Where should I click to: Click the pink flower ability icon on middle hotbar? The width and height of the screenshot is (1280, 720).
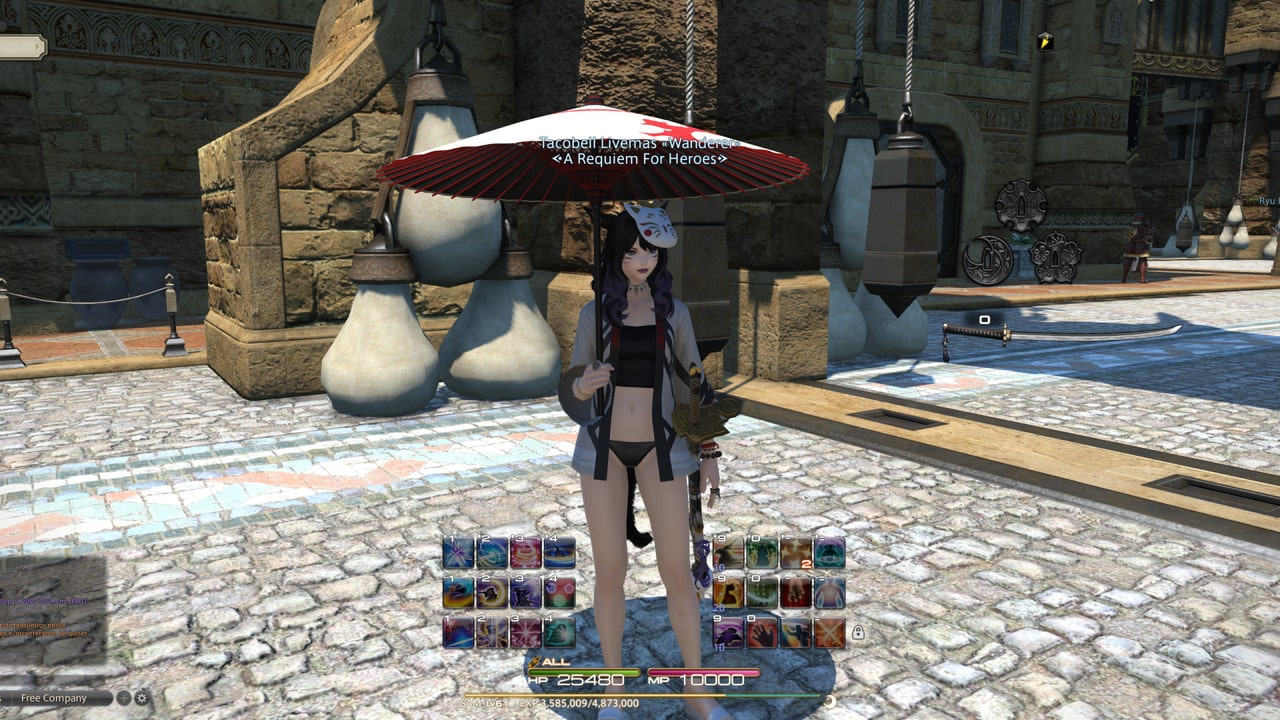(559, 592)
